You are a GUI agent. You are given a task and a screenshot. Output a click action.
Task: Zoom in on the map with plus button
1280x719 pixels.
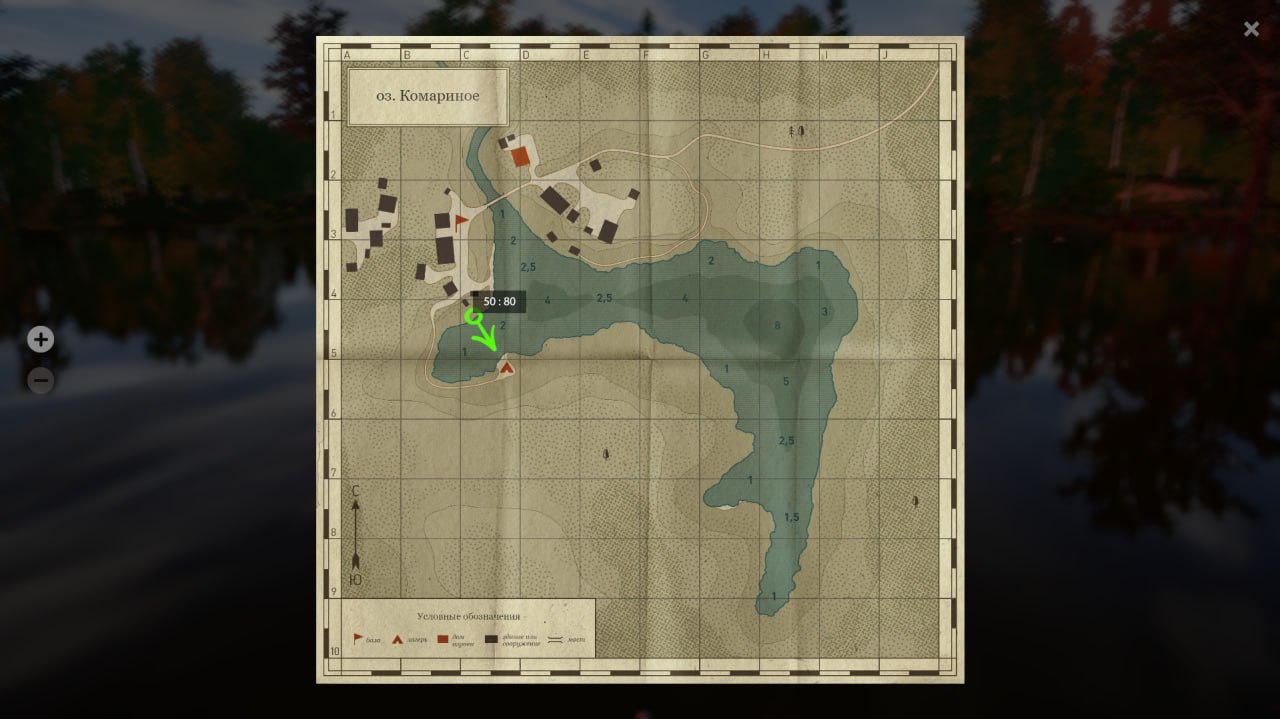(x=40, y=340)
